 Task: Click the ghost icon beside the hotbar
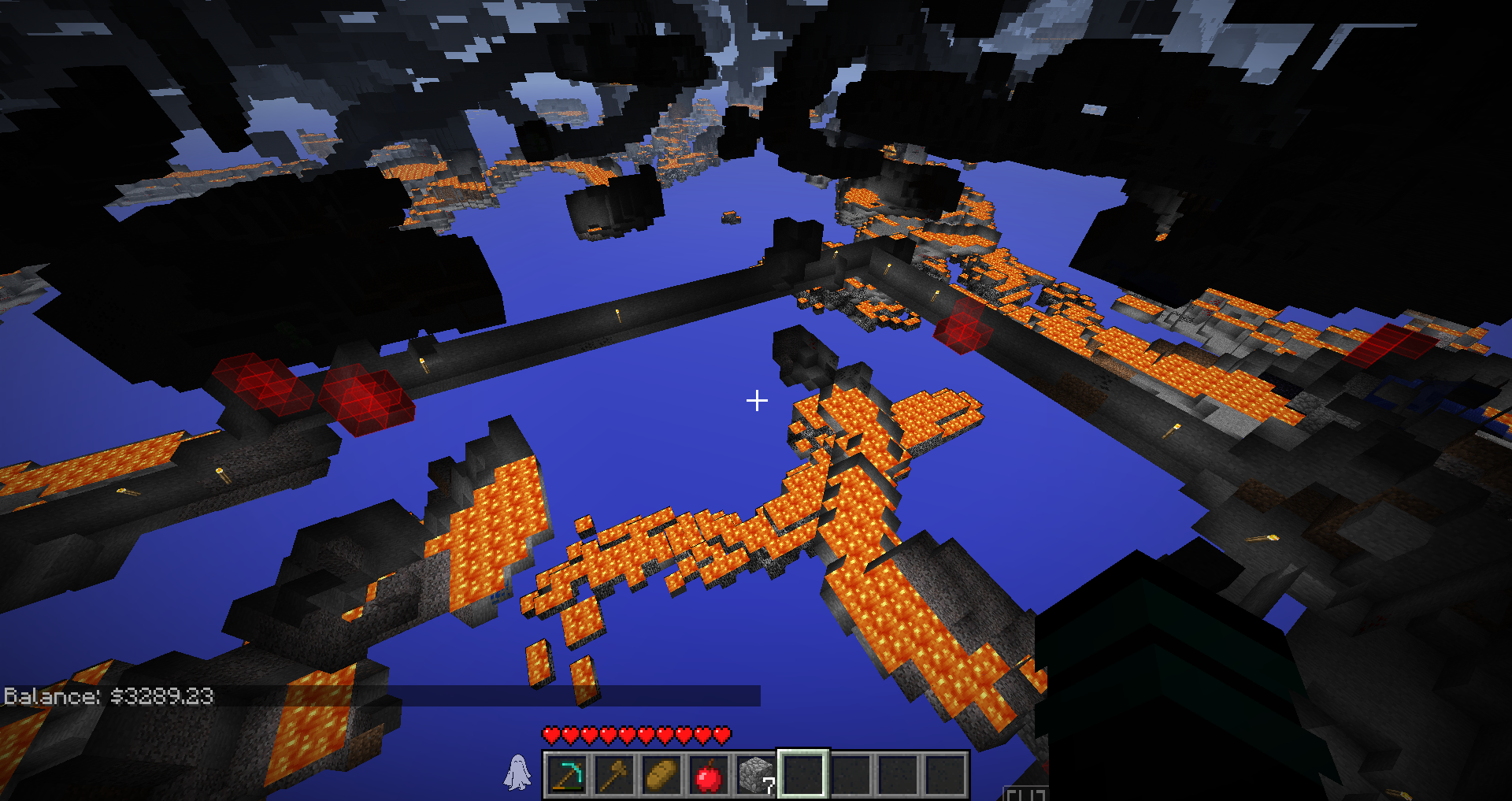click(x=517, y=773)
